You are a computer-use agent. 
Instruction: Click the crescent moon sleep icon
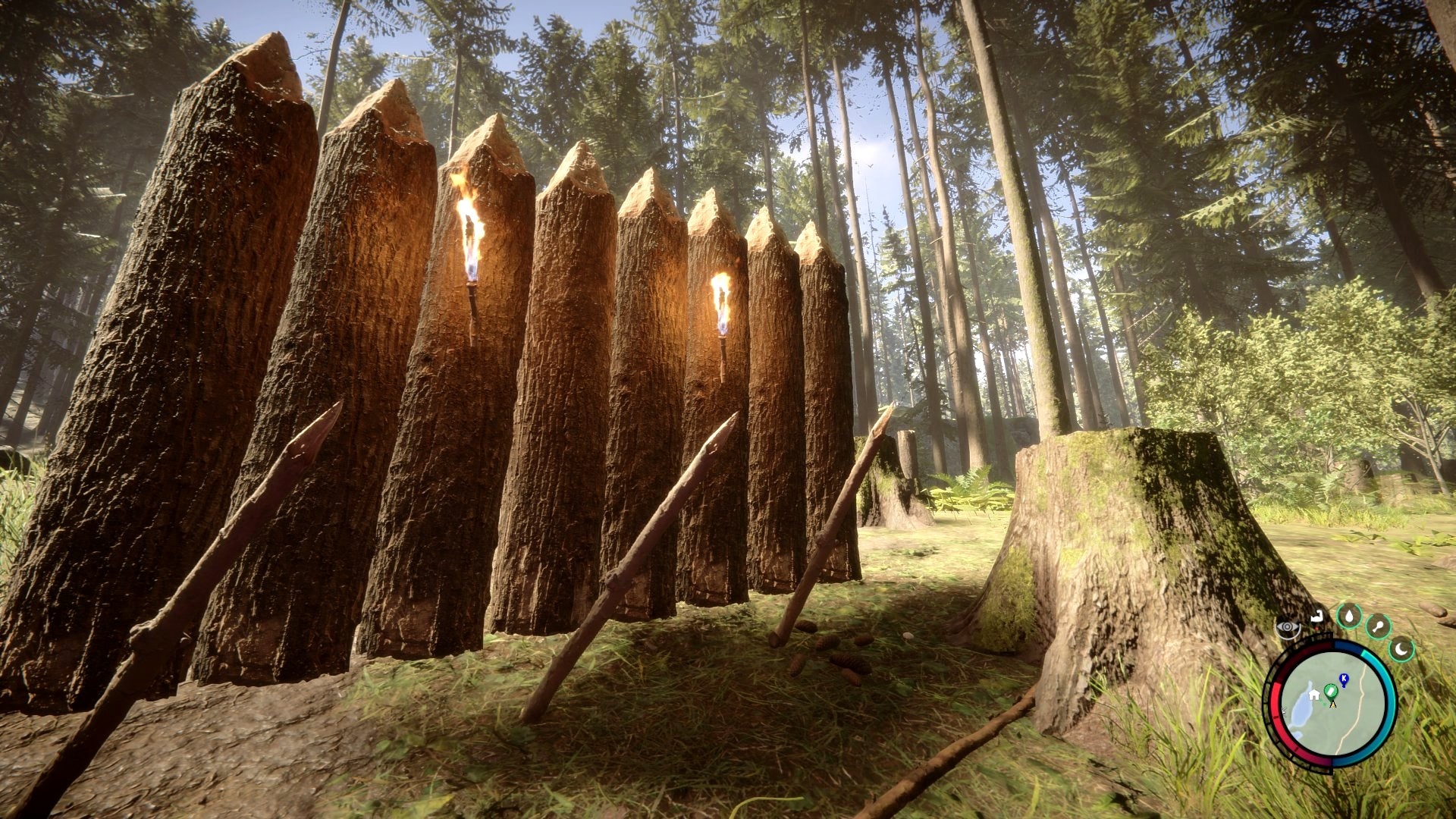tap(1401, 649)
